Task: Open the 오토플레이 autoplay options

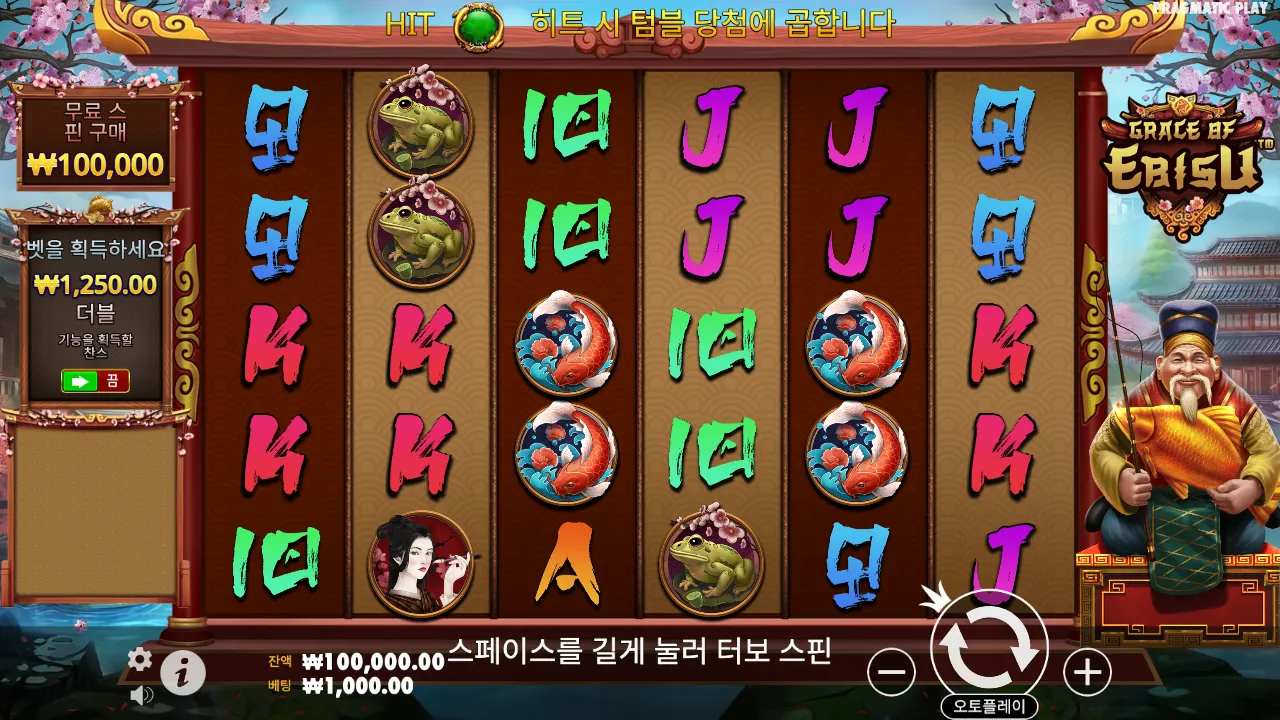Action: [x=989, y=706]
